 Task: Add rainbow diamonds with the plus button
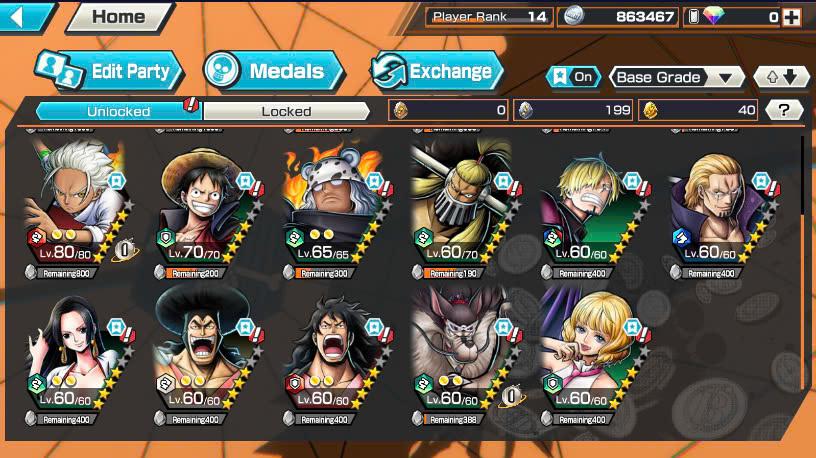(x=792, y=17)
